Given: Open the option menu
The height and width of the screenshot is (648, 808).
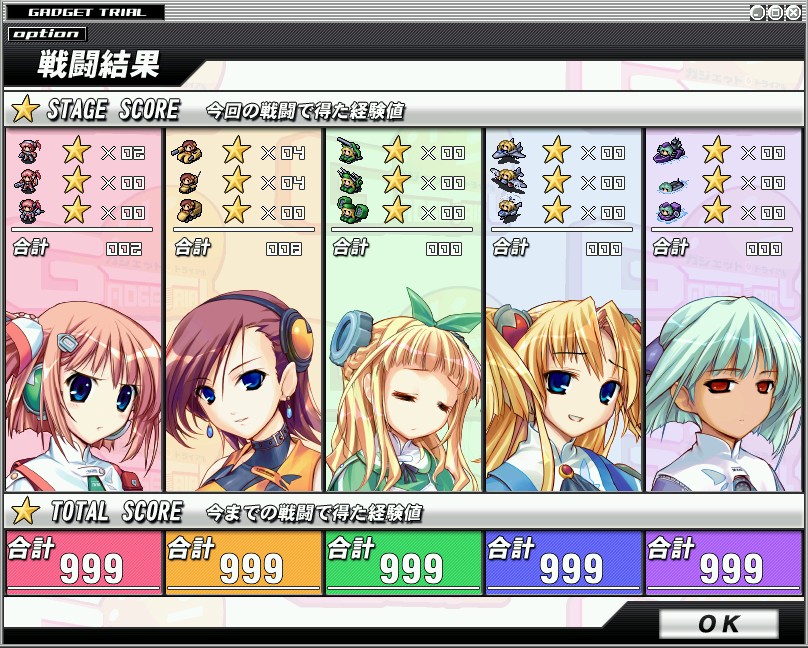Looking at the screenshot, I should point(46,33).
